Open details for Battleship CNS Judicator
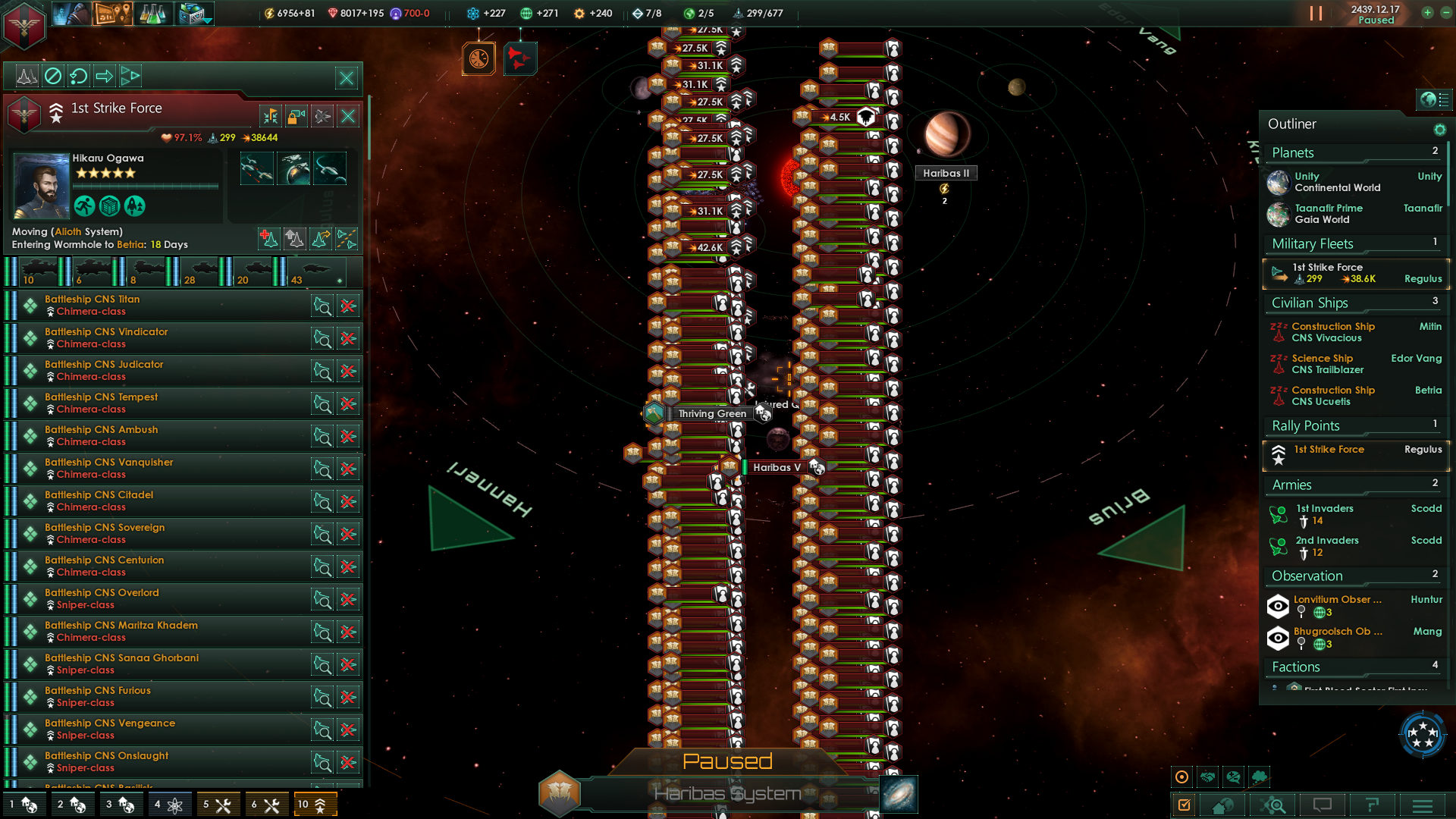This screenshot has width=1456, height=819. [322, 372]
